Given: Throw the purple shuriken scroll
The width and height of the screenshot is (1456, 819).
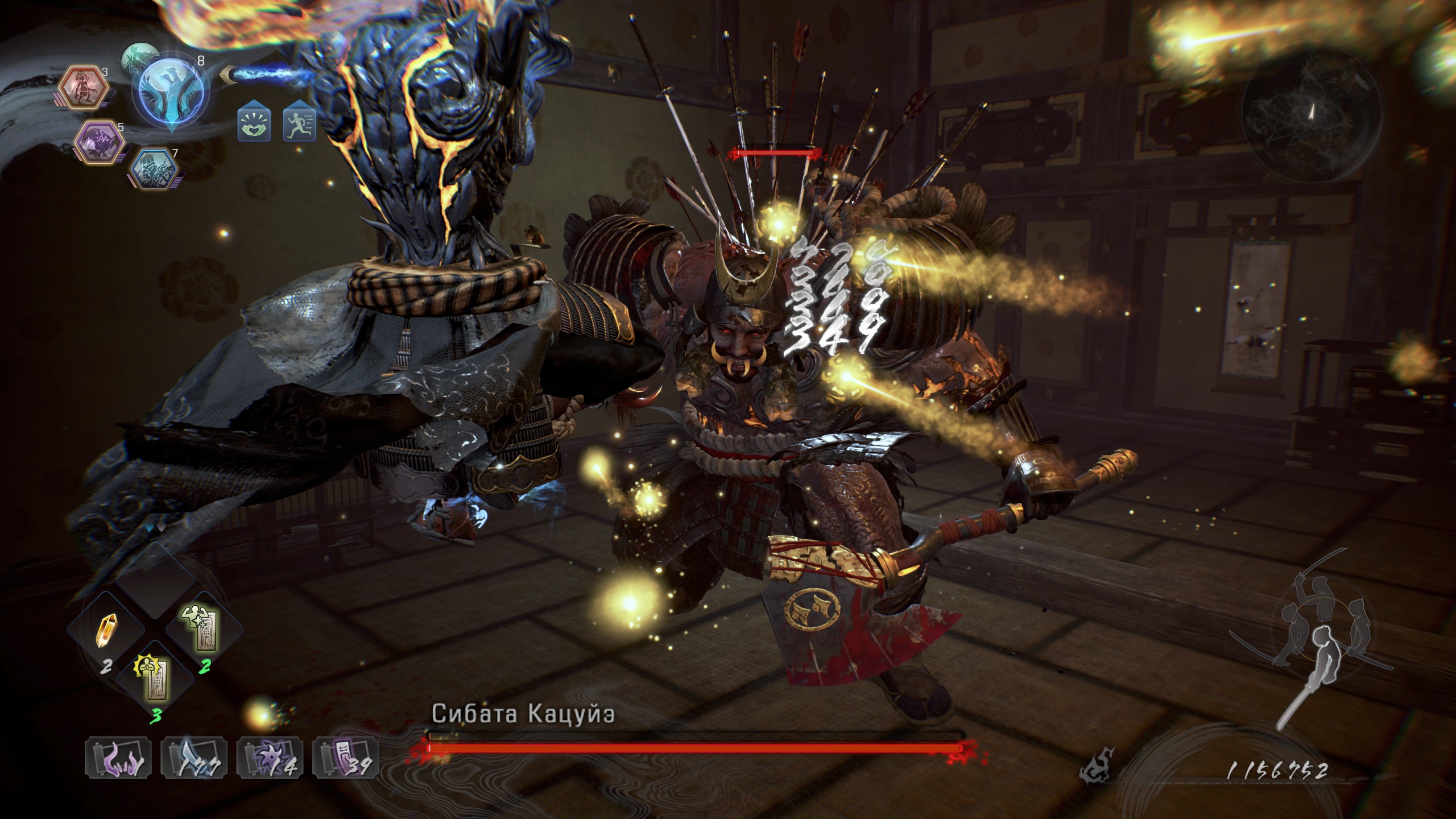Looking at the screenshot, I should tap(270, 758).
